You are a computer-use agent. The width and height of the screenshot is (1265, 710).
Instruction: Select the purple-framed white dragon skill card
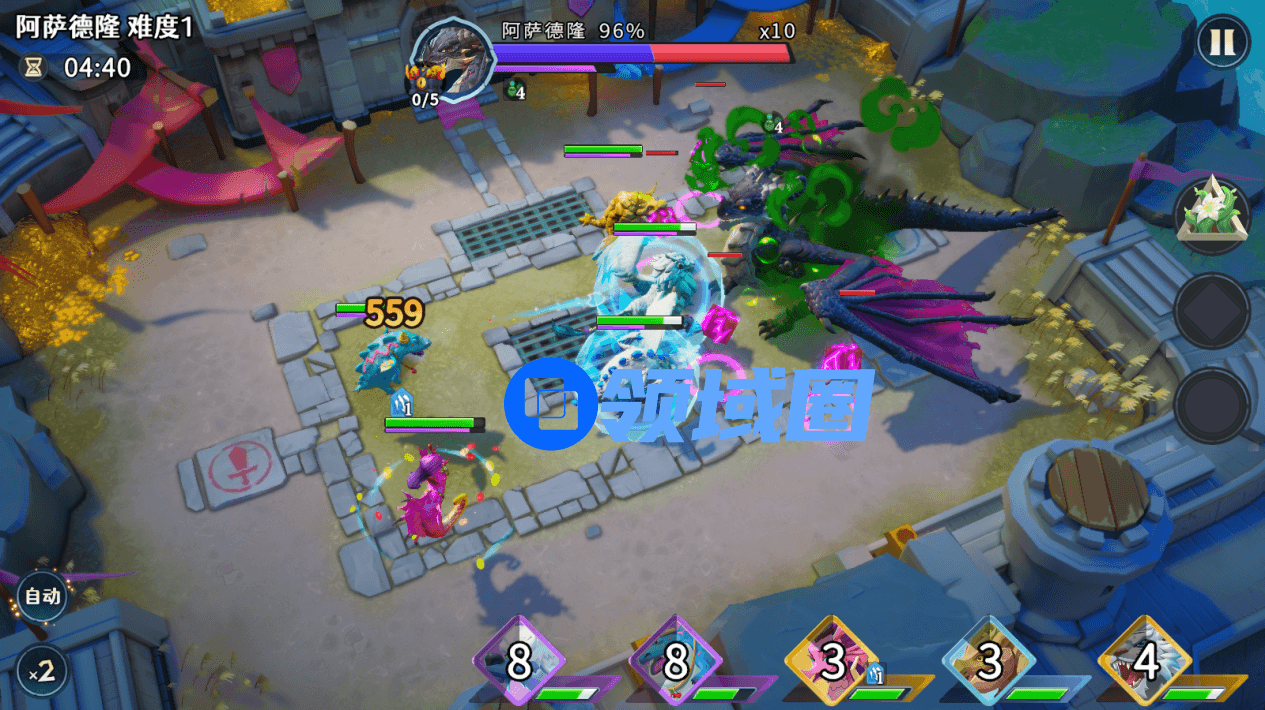(519, 662)
